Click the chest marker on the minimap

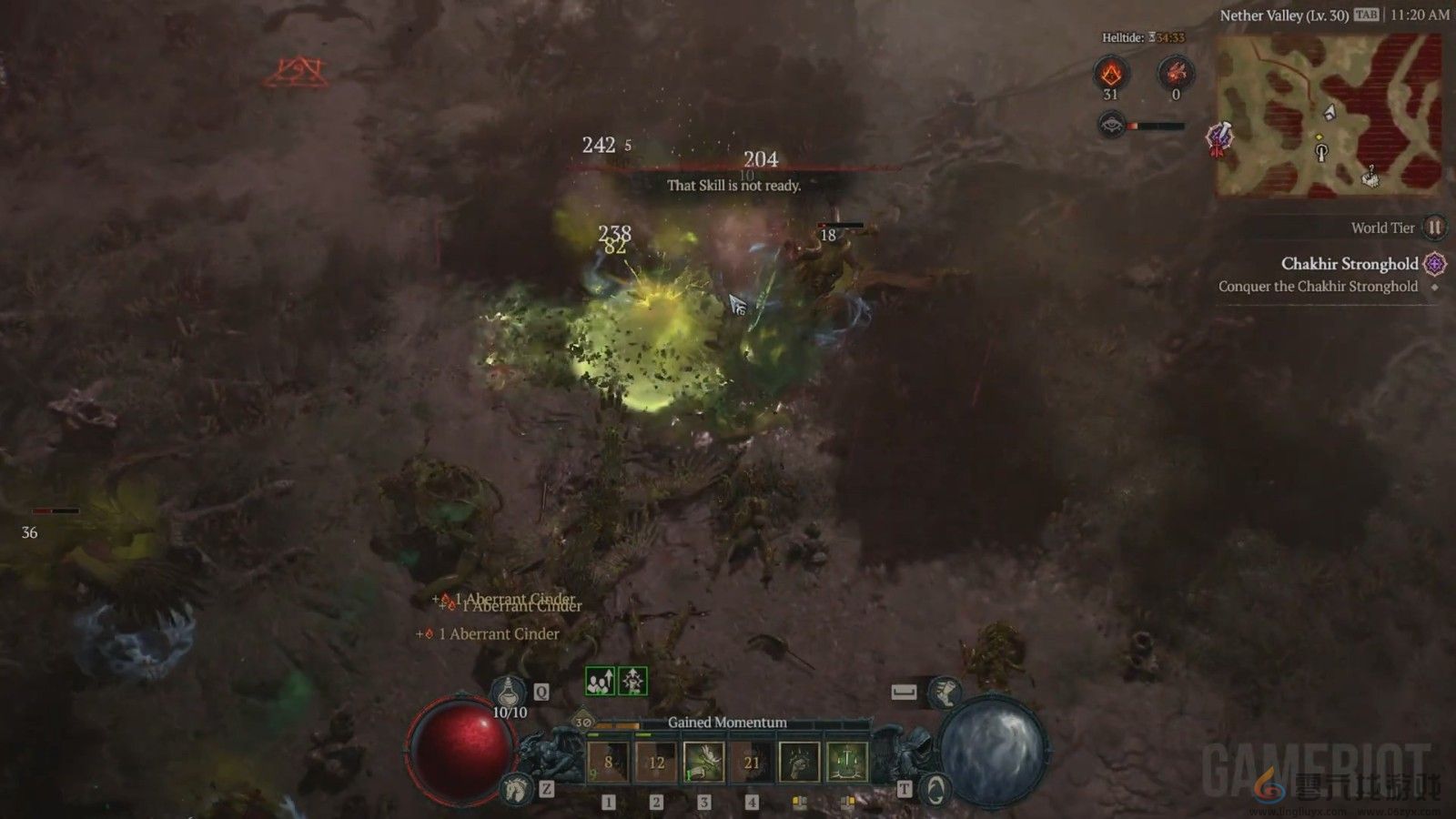point(1370,177)
